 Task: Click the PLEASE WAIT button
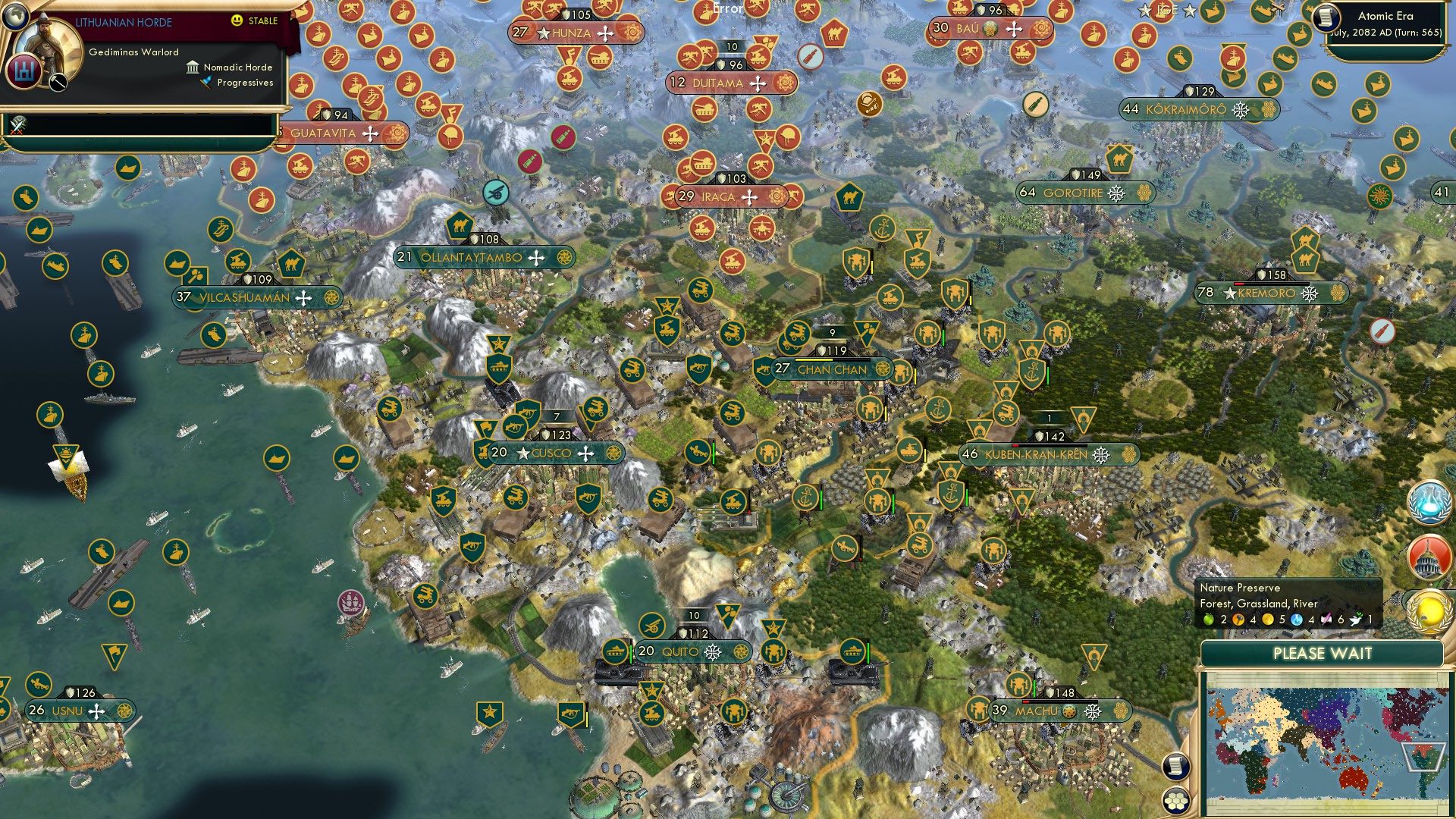(x=1323, y=653)
